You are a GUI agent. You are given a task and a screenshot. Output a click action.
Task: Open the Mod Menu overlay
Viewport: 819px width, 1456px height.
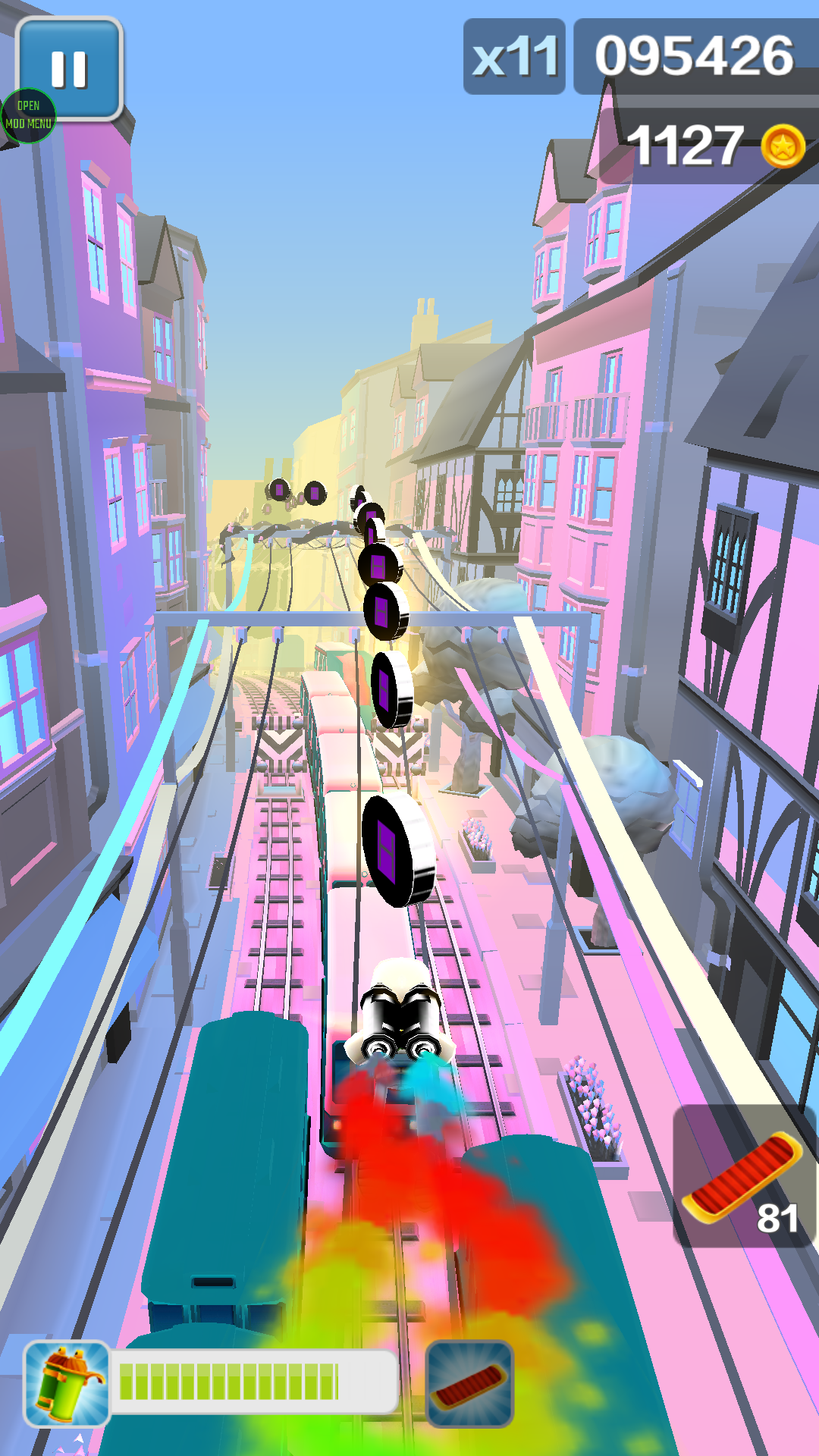point(29,116)
